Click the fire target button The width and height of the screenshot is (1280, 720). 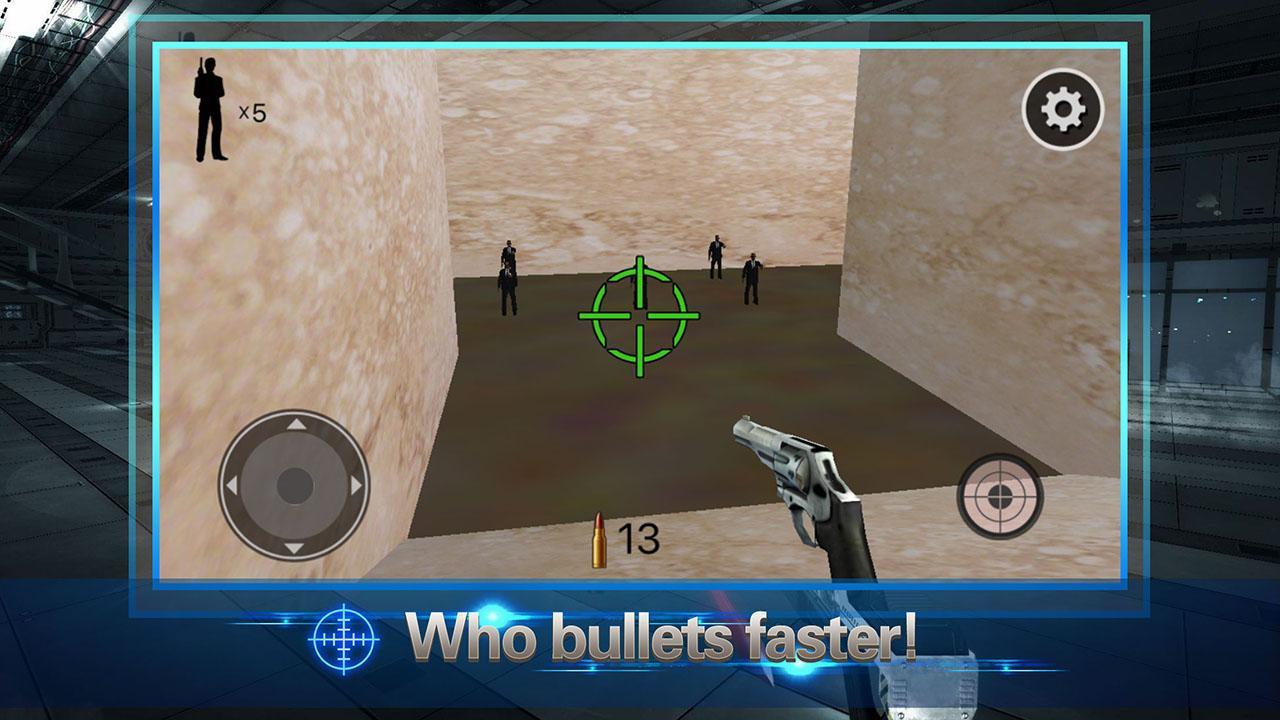(x=1000, y=497)
